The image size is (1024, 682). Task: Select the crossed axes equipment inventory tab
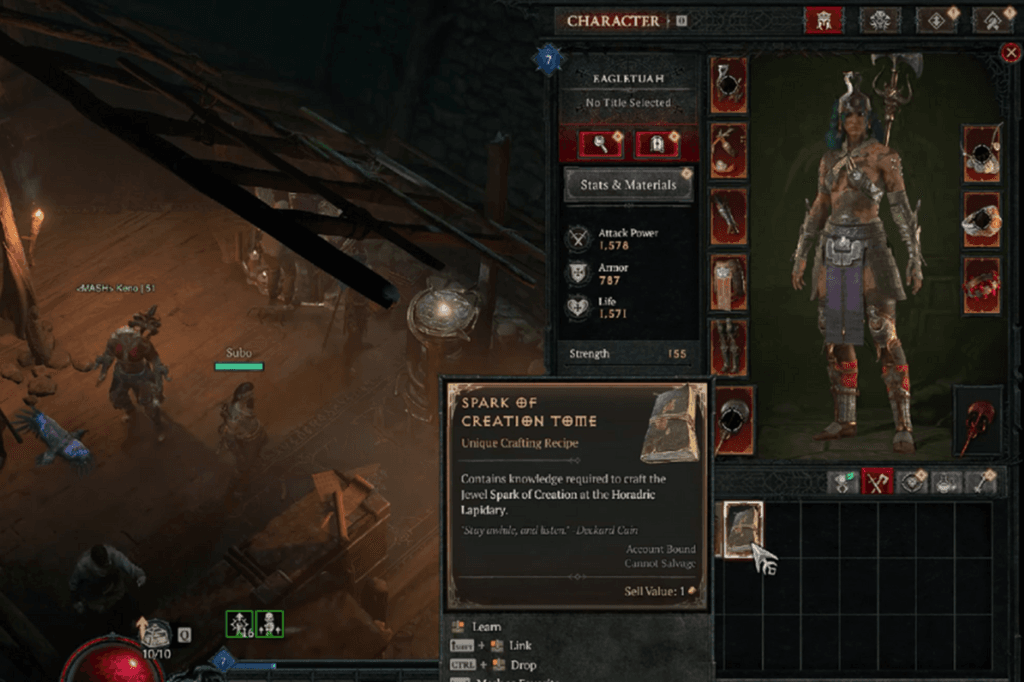(x=877, y=482)
